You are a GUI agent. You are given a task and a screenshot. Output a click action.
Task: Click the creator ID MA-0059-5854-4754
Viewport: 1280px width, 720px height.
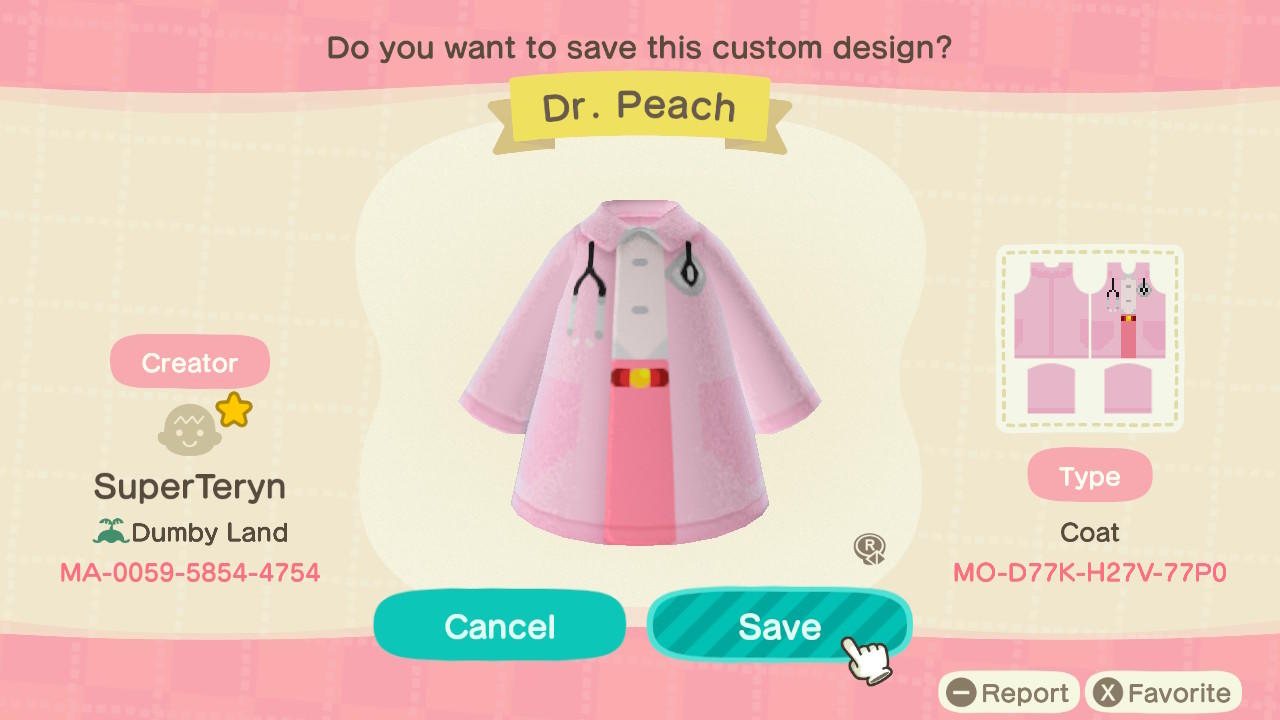[190, 572]
